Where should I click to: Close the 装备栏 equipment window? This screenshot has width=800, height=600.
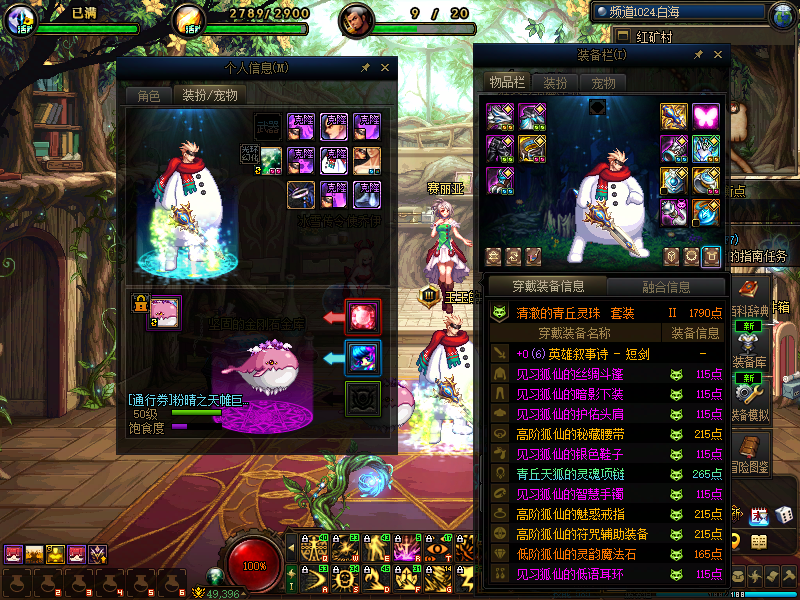point(717,54)
